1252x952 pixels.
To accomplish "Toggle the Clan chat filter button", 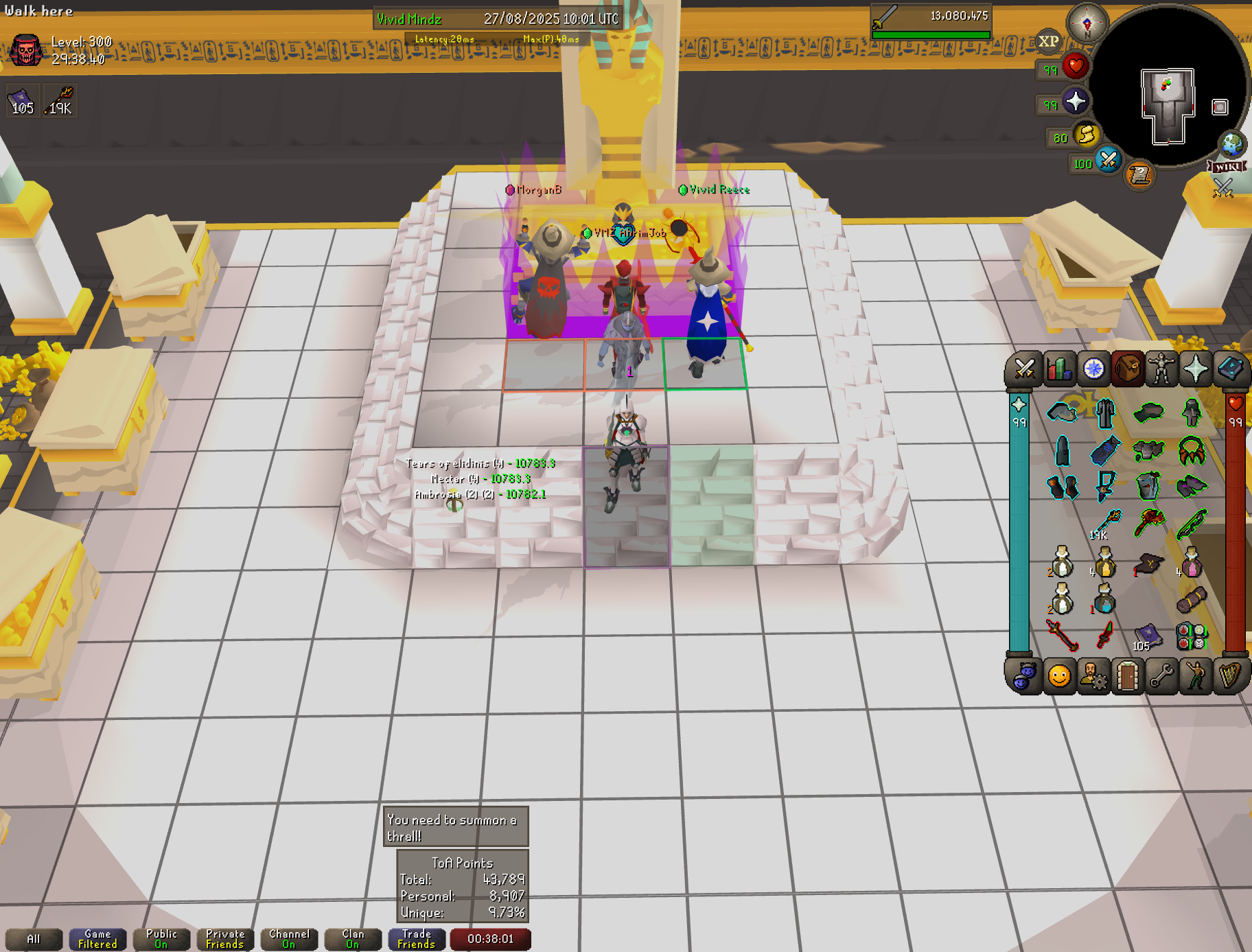I will click(353, 939).
